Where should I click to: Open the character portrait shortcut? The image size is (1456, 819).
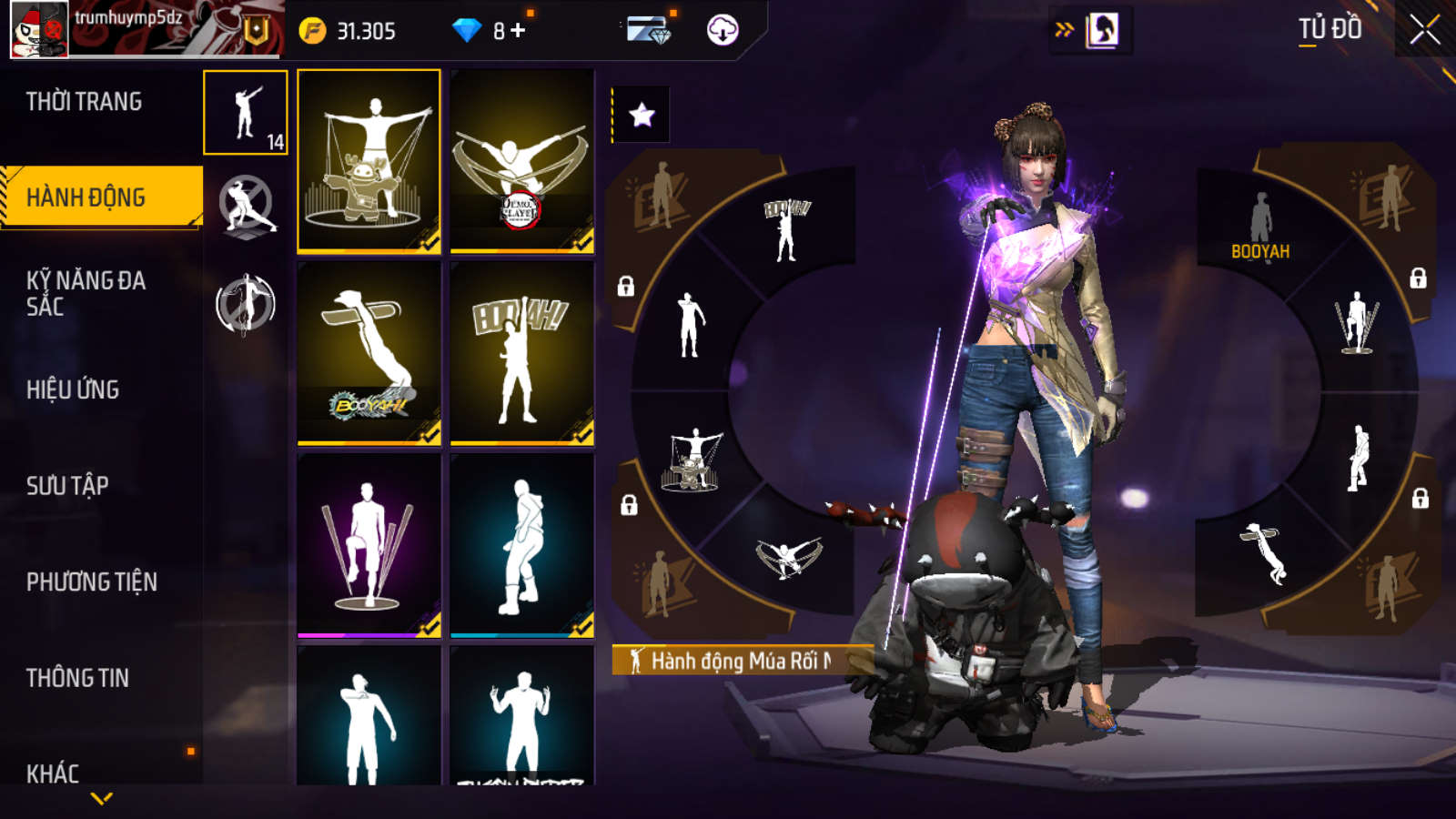click(1102, 30)
